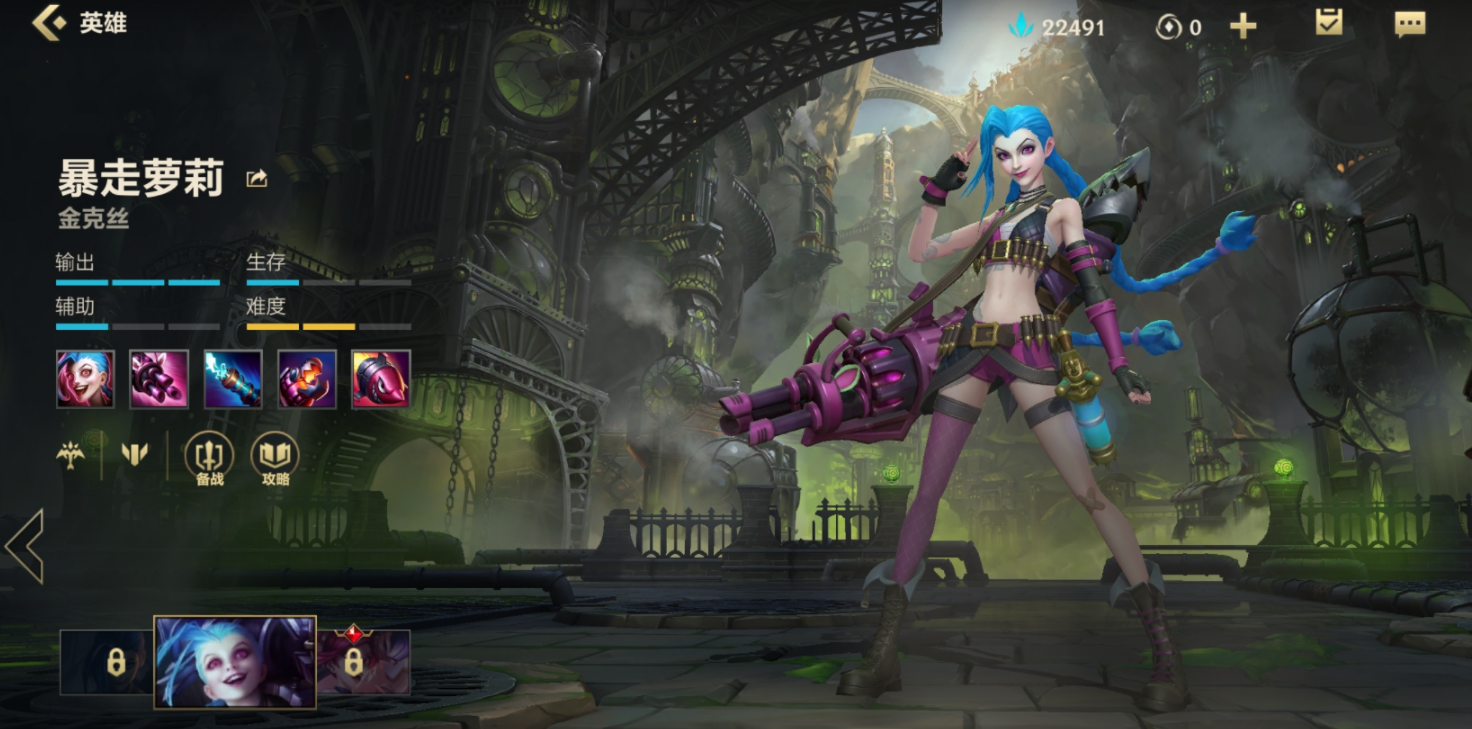Add currency with the plus button
Screen dimensions: 1472x729
click(x=1243, y=27)
